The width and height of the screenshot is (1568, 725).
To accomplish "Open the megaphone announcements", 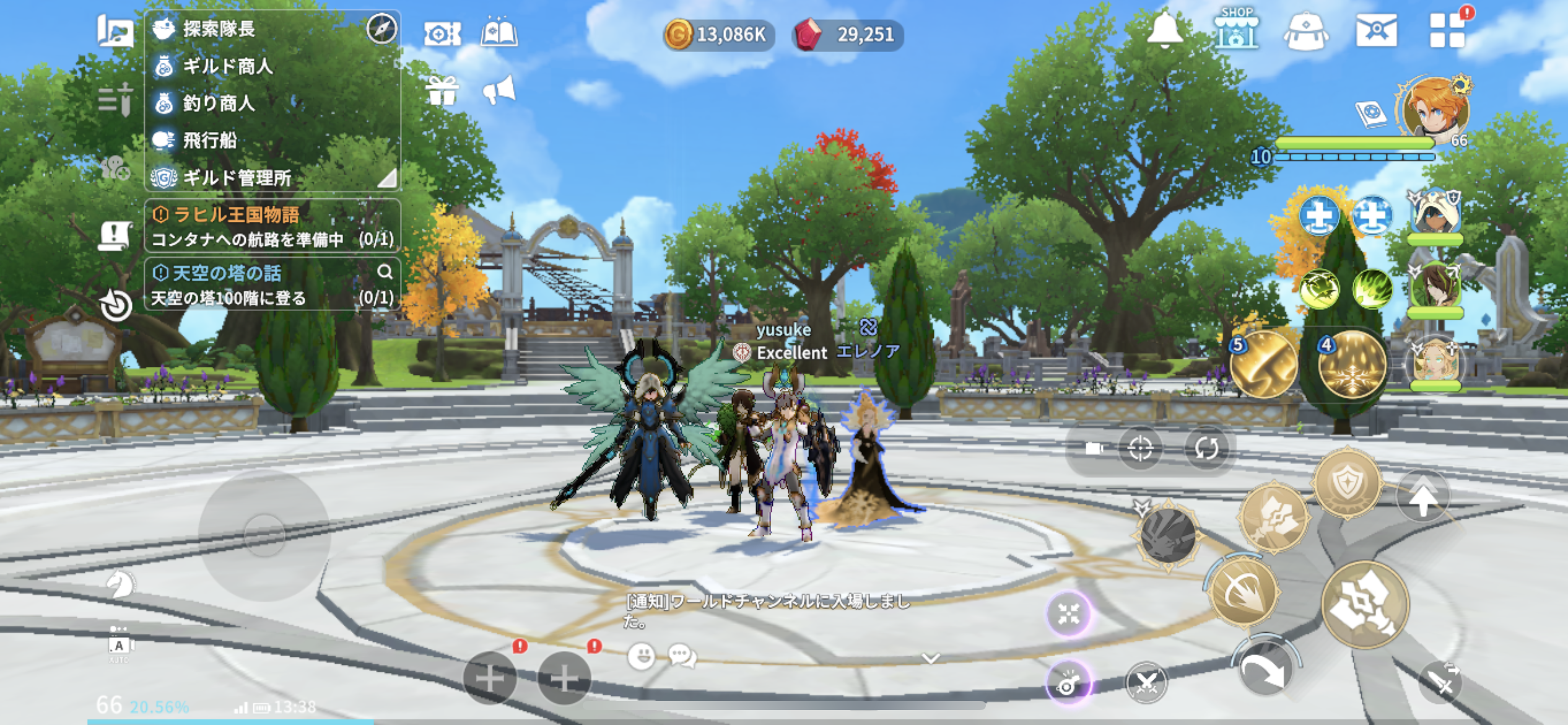I will pyautogui.click(x=499, y=90).
